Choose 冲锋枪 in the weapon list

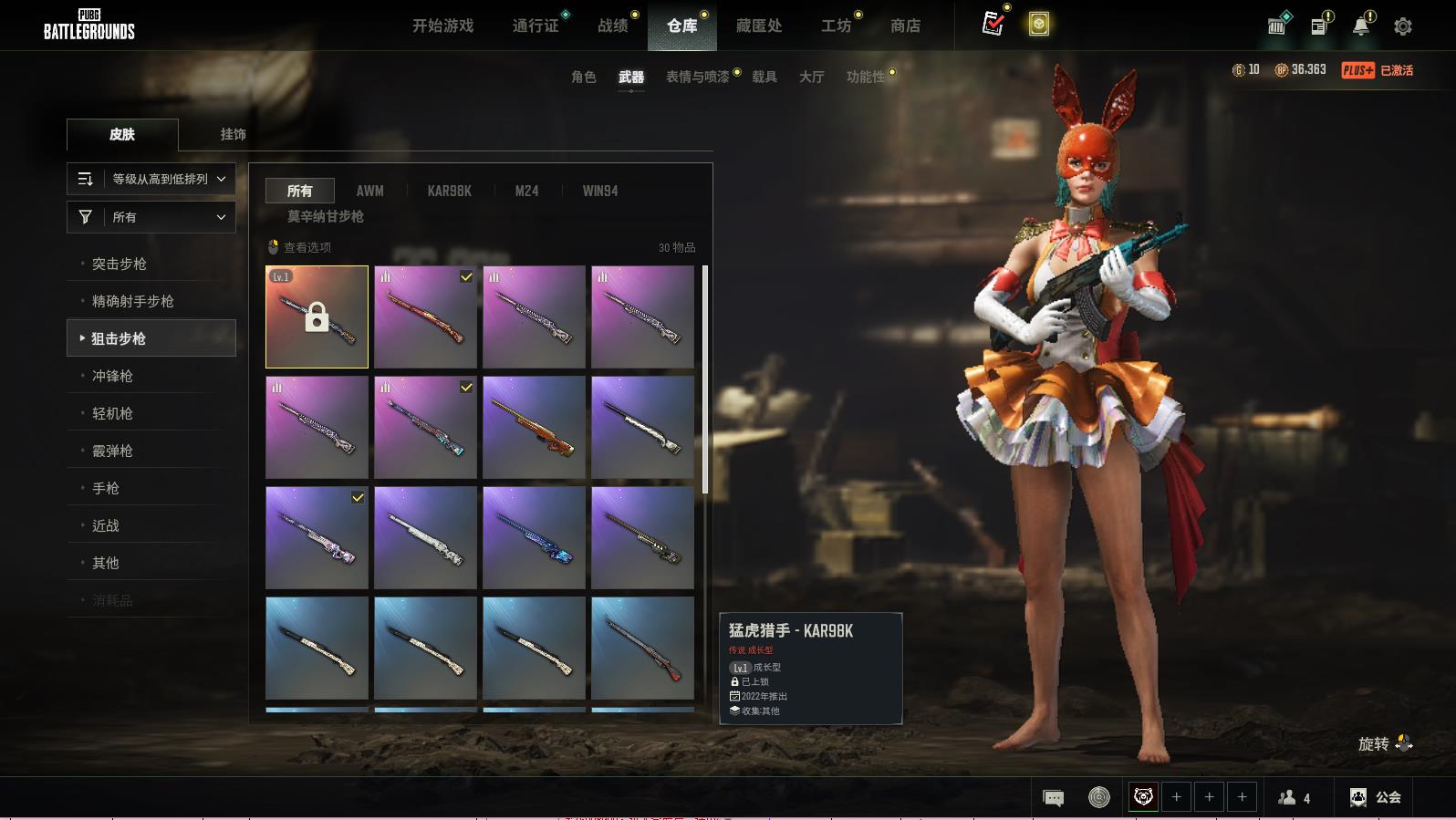pos(112,376)
